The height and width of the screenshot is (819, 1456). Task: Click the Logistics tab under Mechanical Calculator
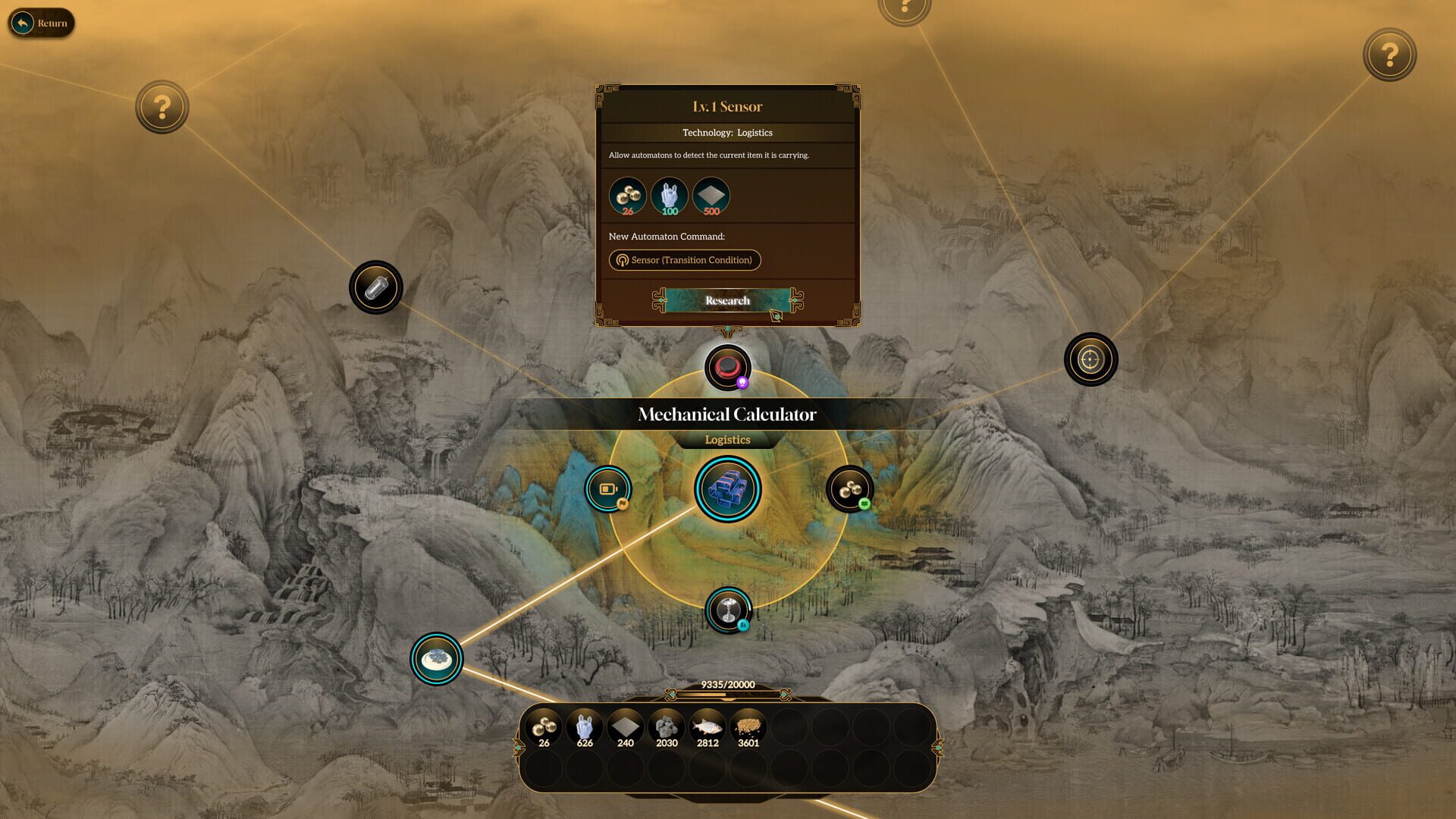click(x=727, y=440)
